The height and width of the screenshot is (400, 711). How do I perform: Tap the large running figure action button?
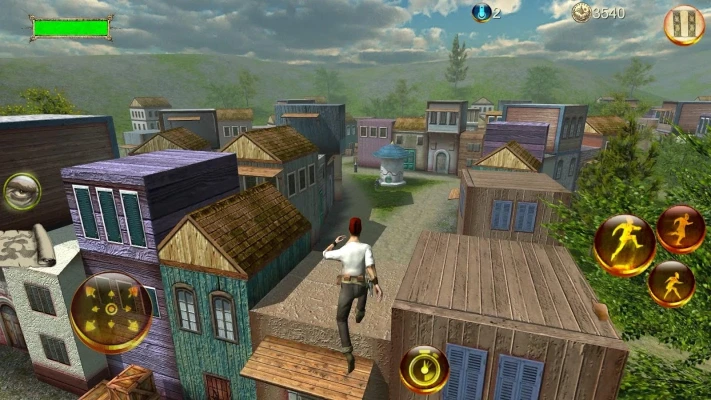click(624, 245)
